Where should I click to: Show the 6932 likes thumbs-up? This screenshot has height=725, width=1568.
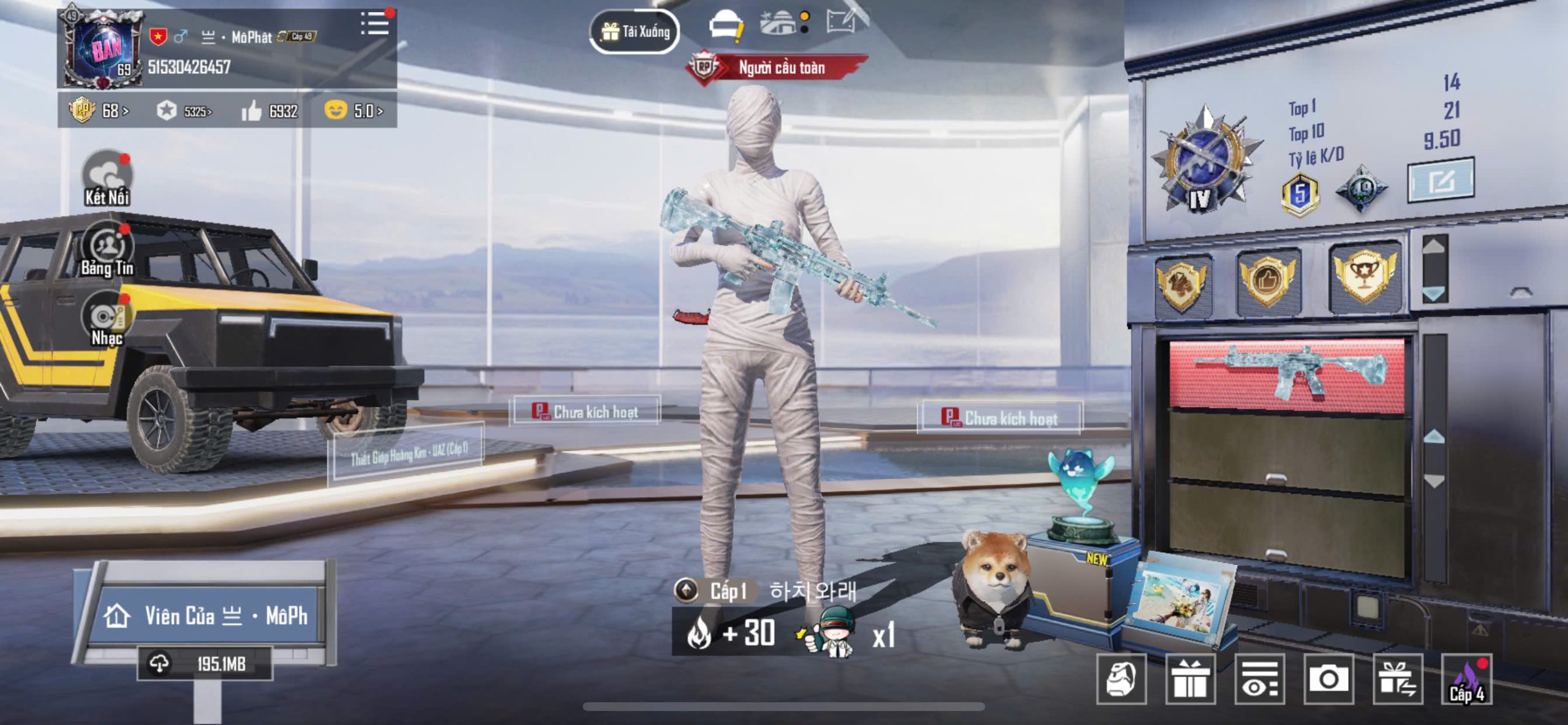coord(269,111)
